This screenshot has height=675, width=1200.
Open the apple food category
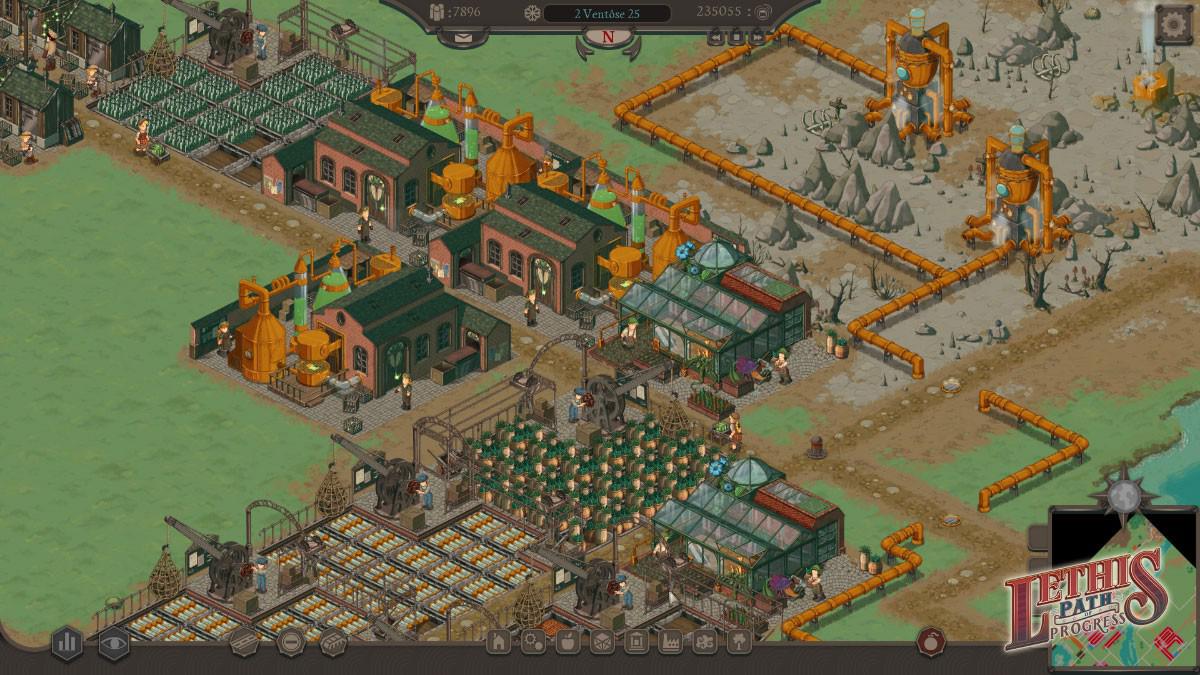(567, 642)
